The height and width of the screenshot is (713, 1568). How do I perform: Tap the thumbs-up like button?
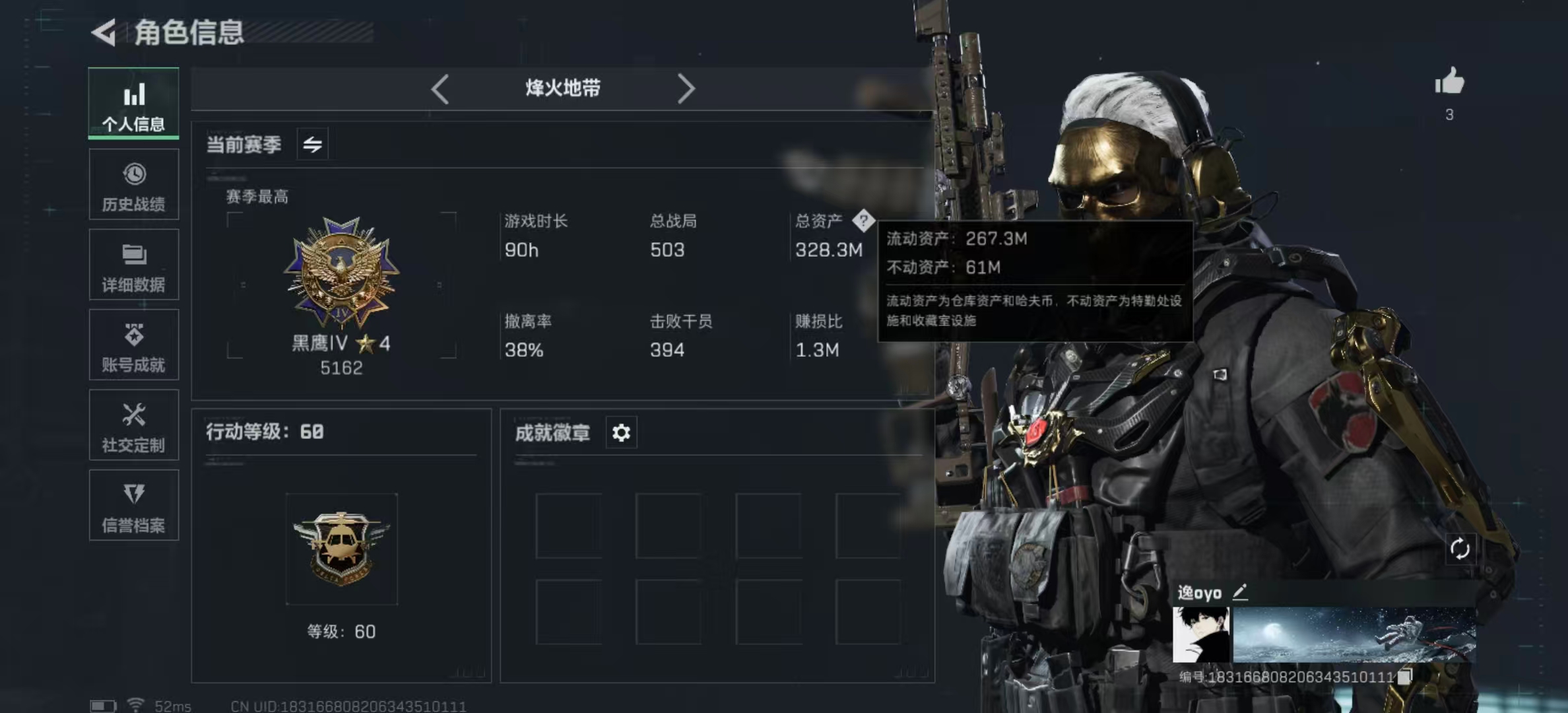[x=1449, y=85]
